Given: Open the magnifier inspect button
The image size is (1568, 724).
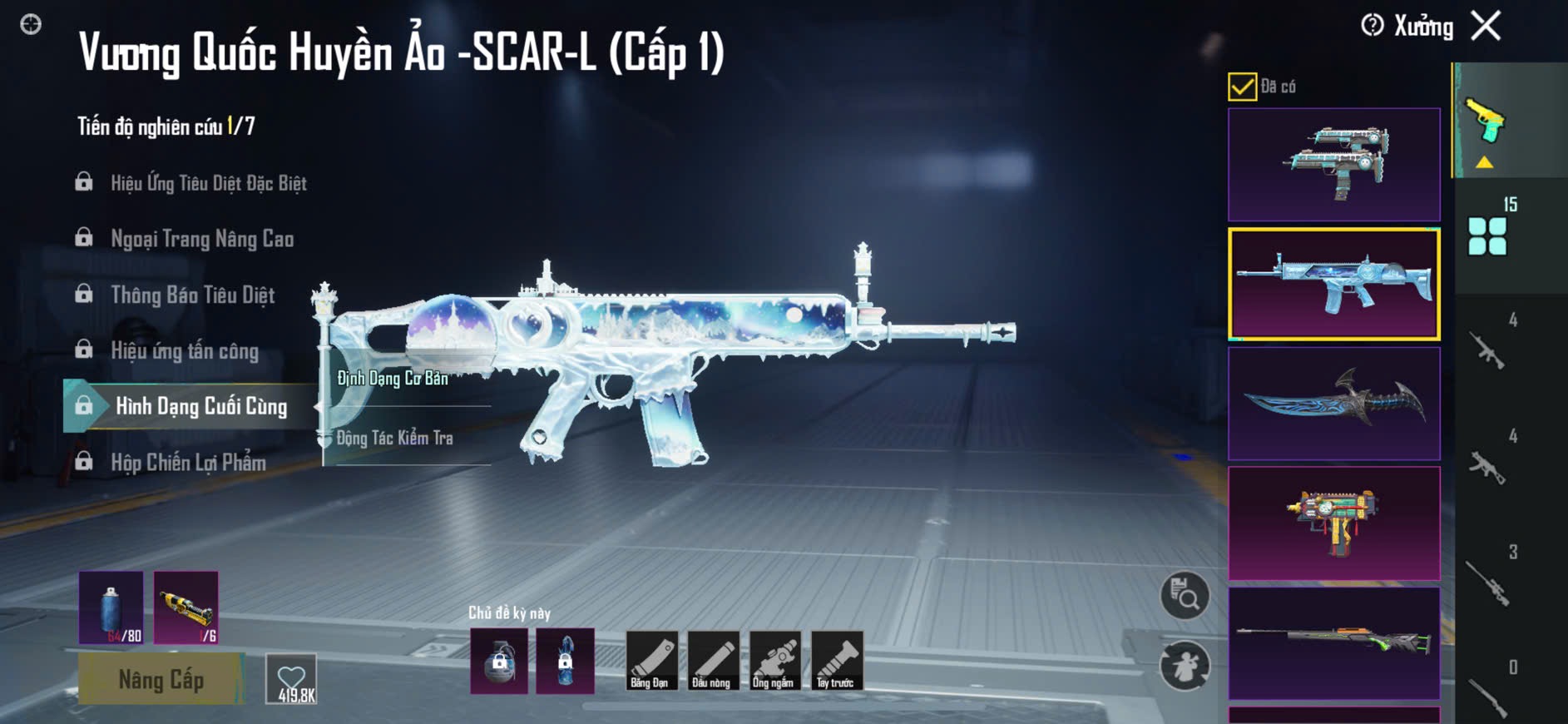Looking at the screenshot, I should [1185, 595].
